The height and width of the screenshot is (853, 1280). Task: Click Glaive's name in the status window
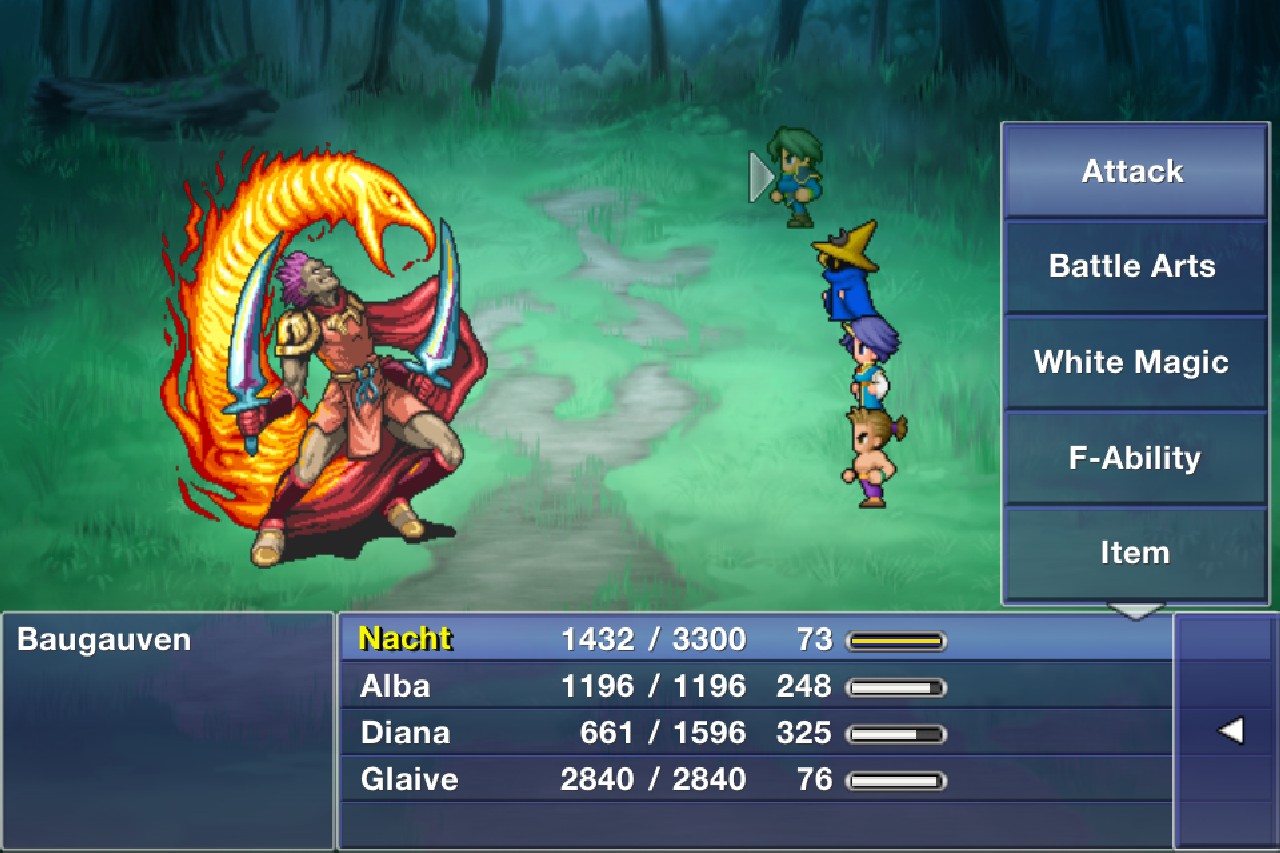click(x=410, y=779)
